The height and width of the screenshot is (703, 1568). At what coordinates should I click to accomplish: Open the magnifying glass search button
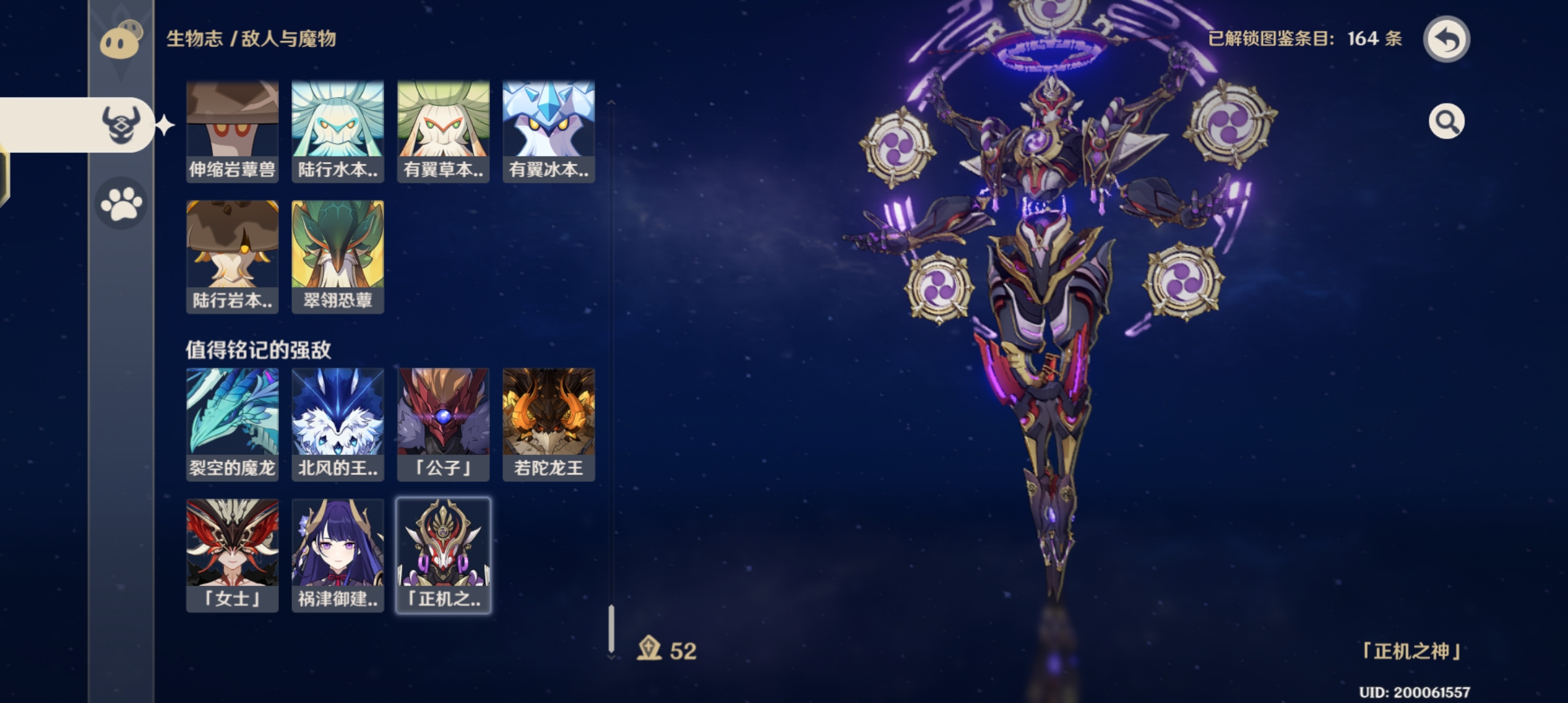click(1446, 122)
